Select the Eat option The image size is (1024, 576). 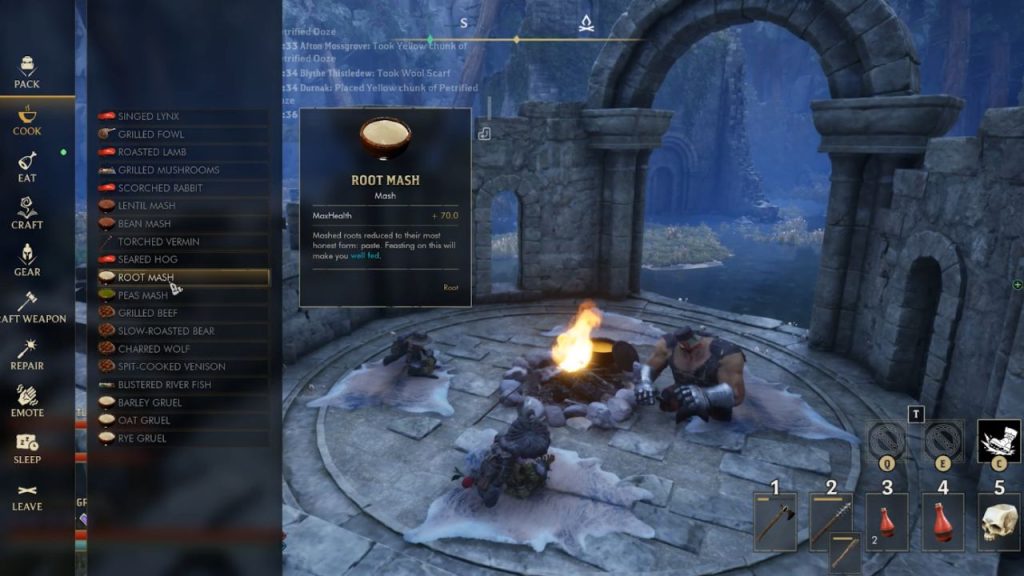[27, 166]
